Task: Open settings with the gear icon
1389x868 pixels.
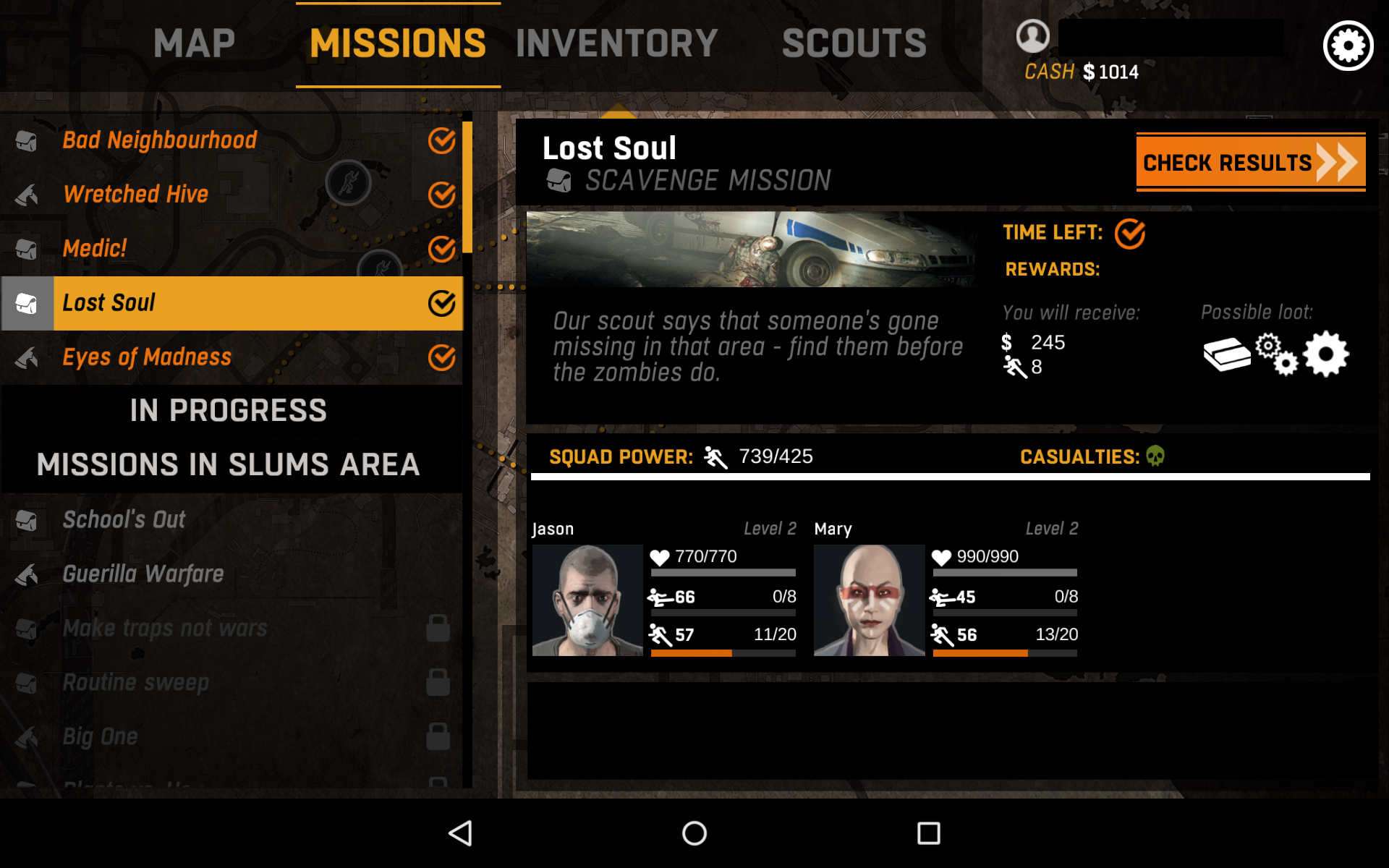Action: [1348, 46]
